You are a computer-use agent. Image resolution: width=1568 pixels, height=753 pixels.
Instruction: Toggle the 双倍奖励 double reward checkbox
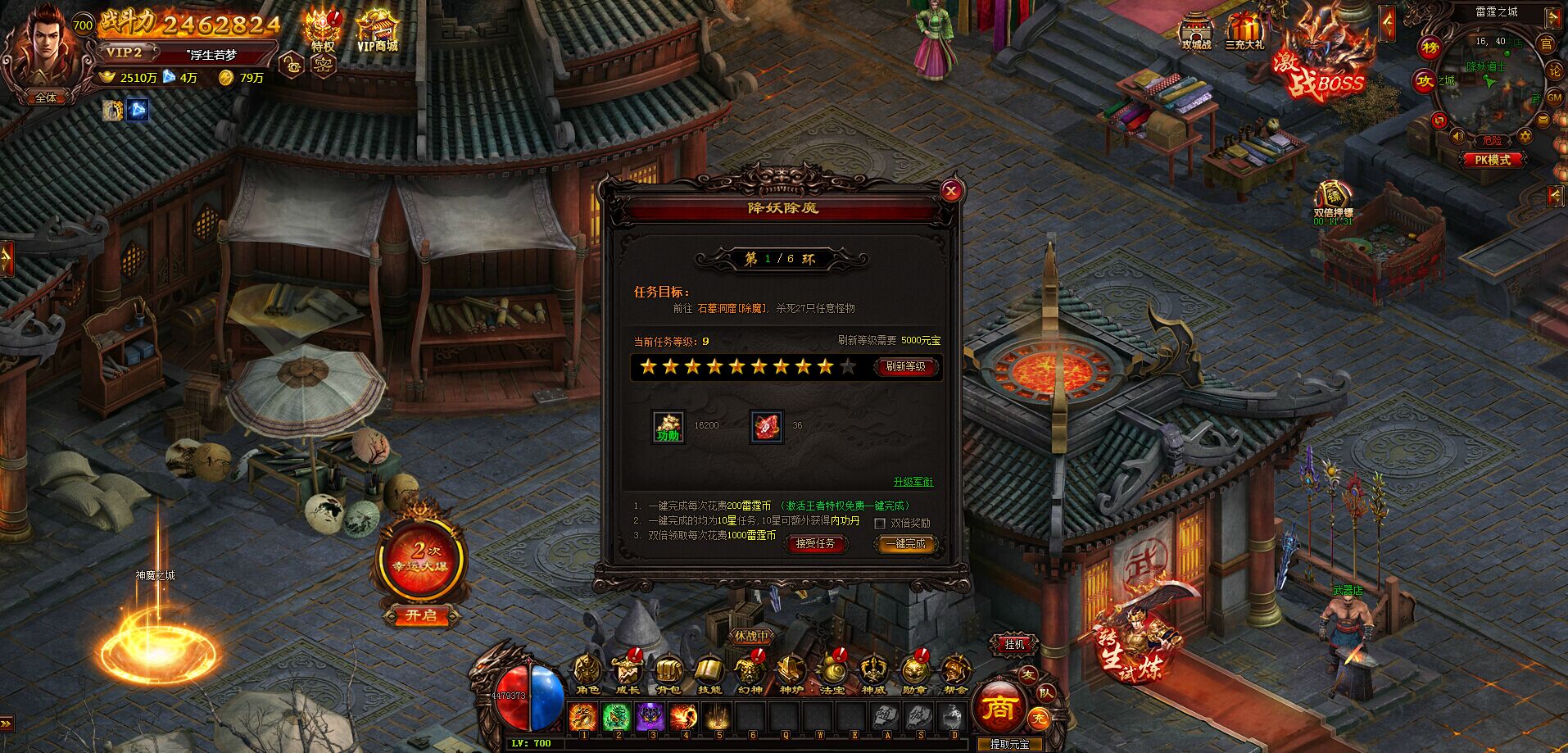pos(880,524)
